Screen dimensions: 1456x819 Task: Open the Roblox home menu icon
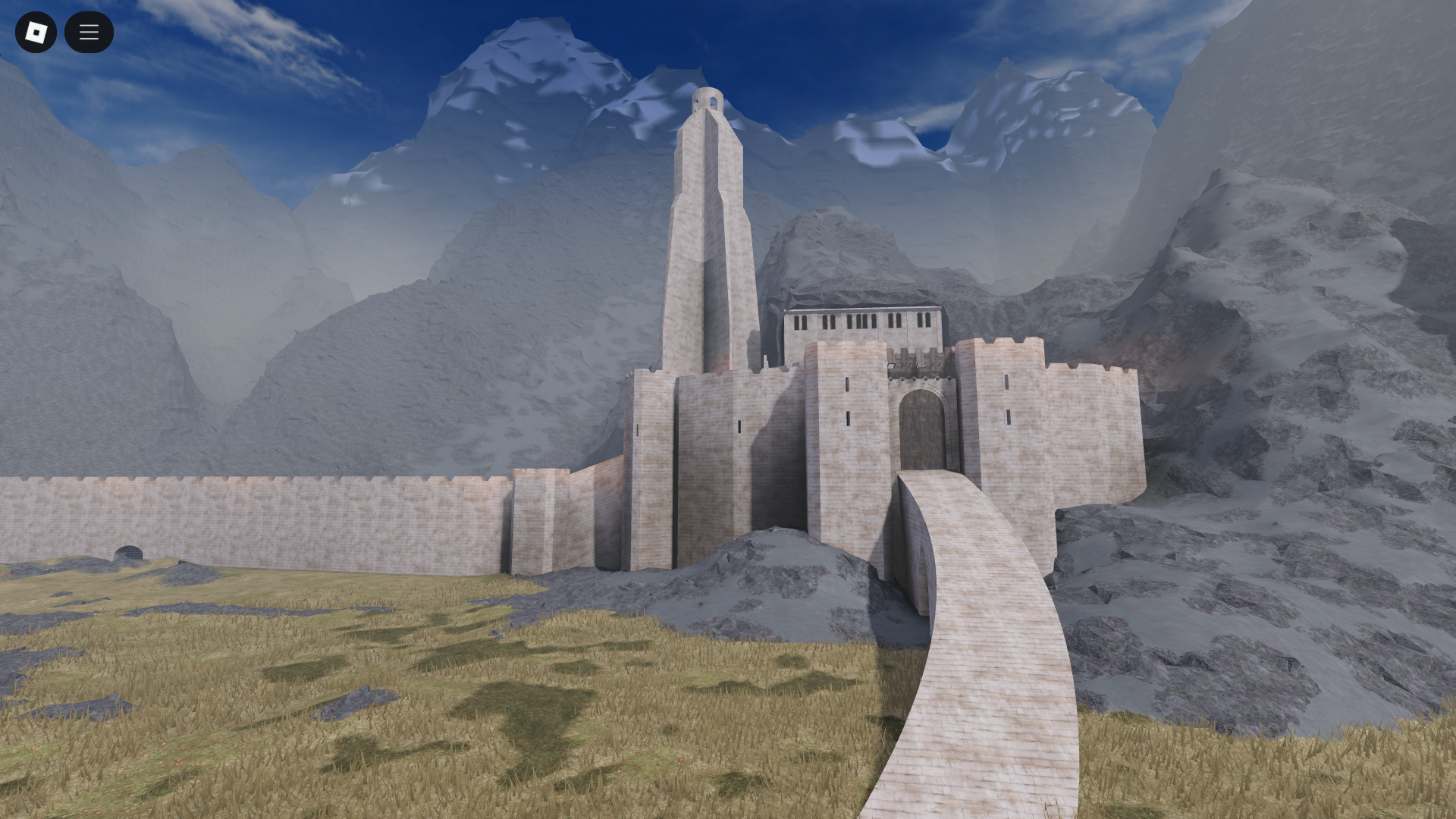coord(35,33)
